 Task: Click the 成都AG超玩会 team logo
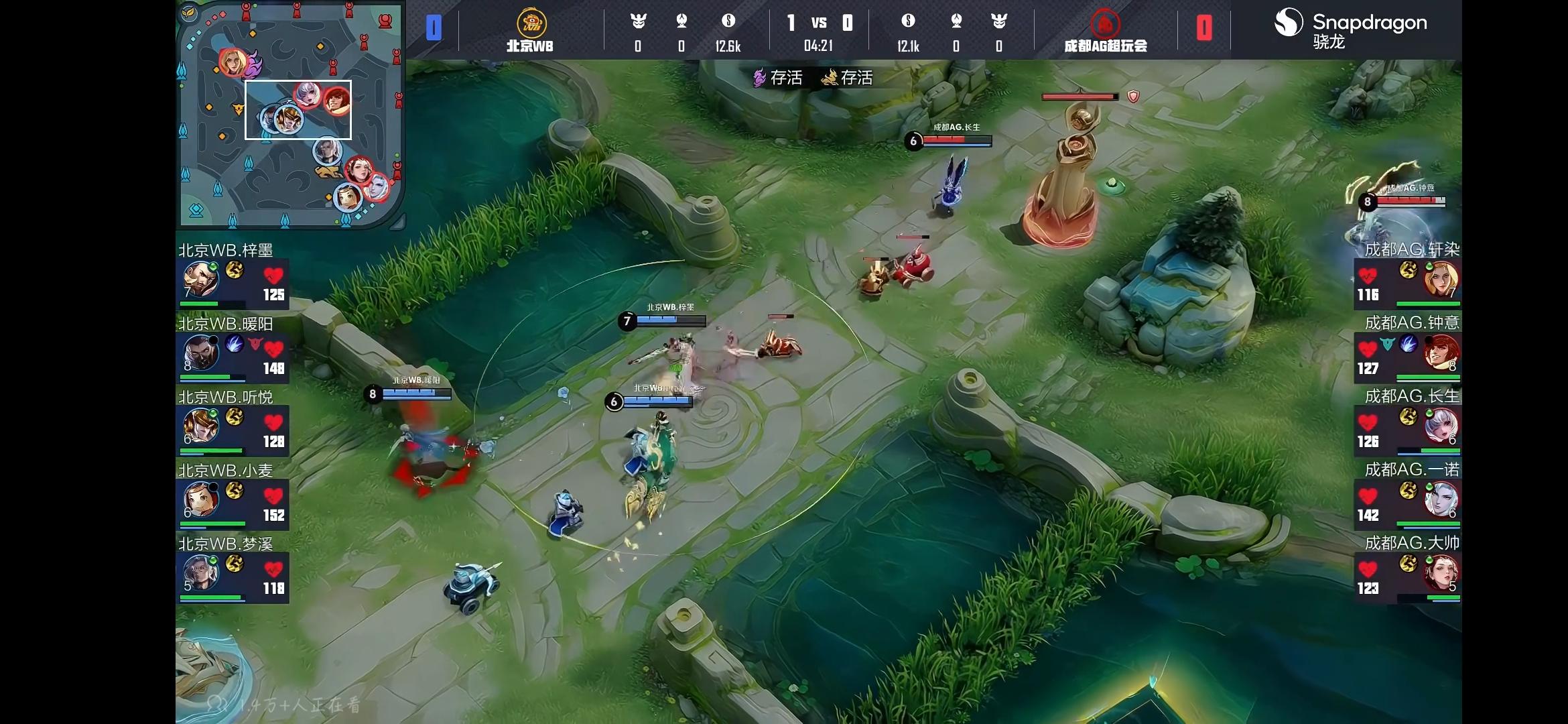click(x=1105, y=24)
